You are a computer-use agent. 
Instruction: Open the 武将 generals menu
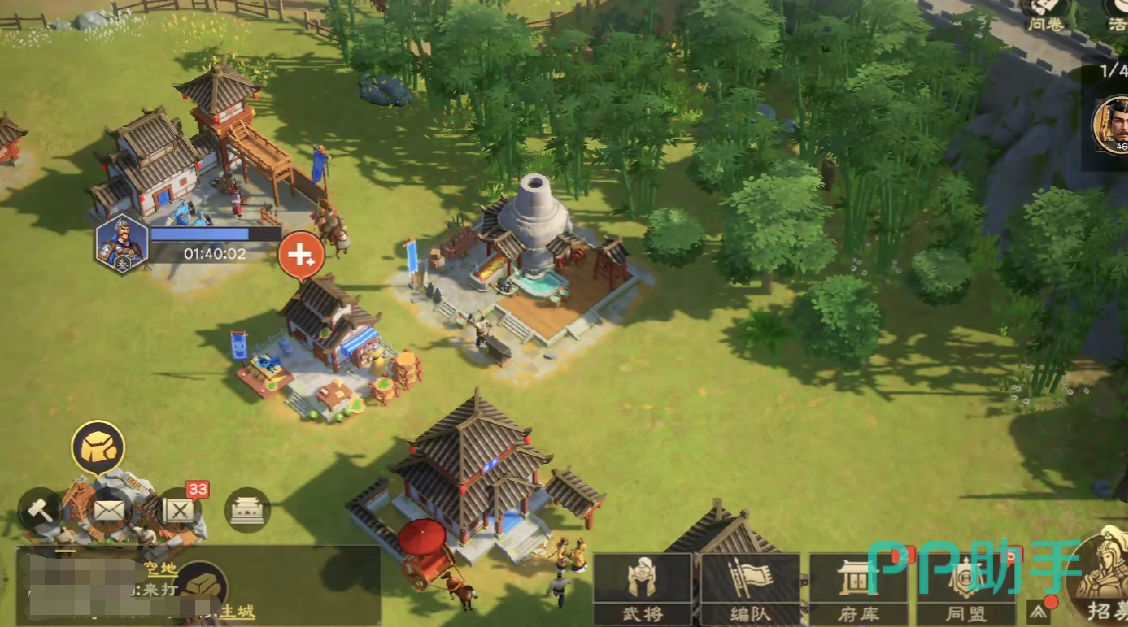click(642, 587)
